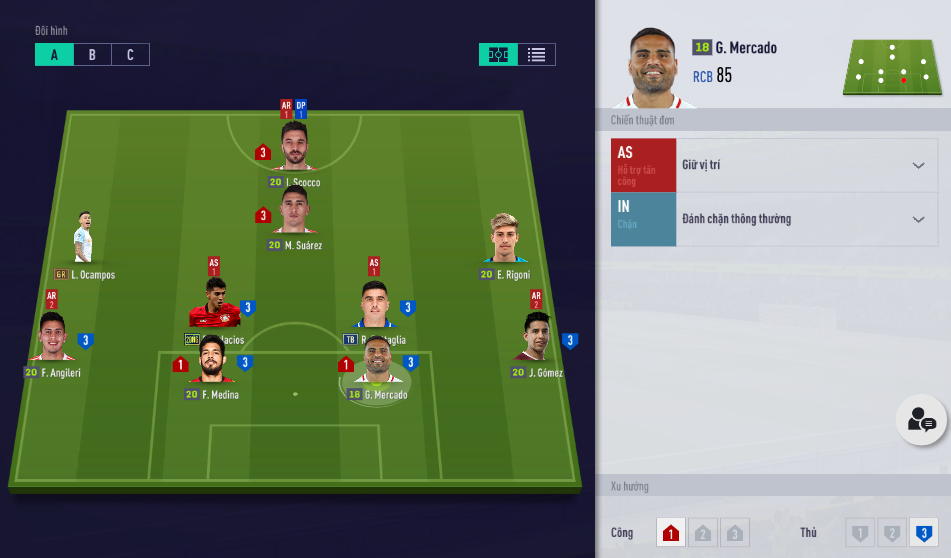Set Thủ defence tendency to level 2
This screenshot has height=558, width=951.
890,533
